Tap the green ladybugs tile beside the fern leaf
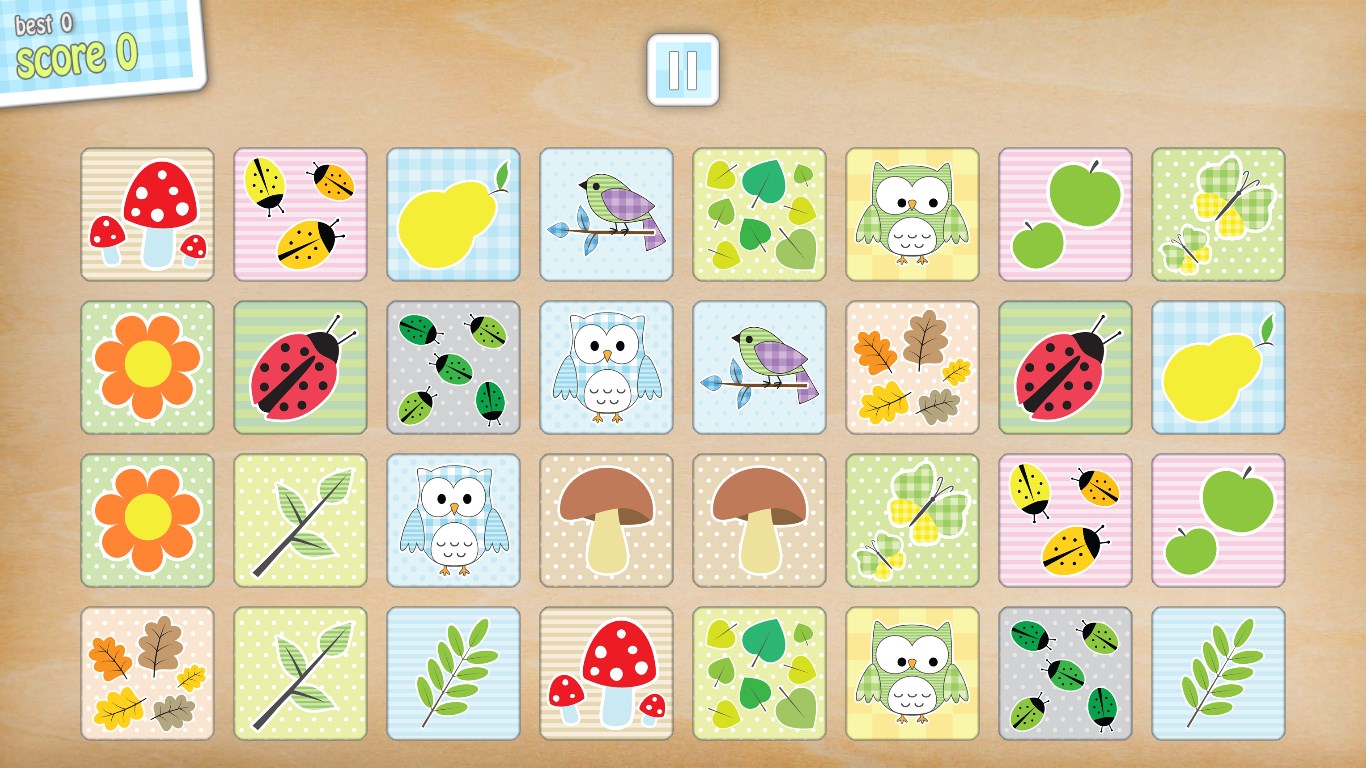Screen dimensions: 1366x768 [x=1065, y=673]
